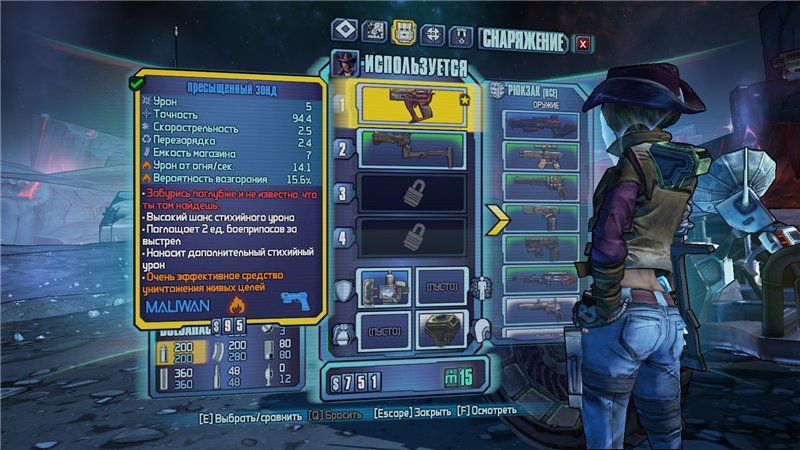Choose the weapon in equipped slot 2

[412, 149]
